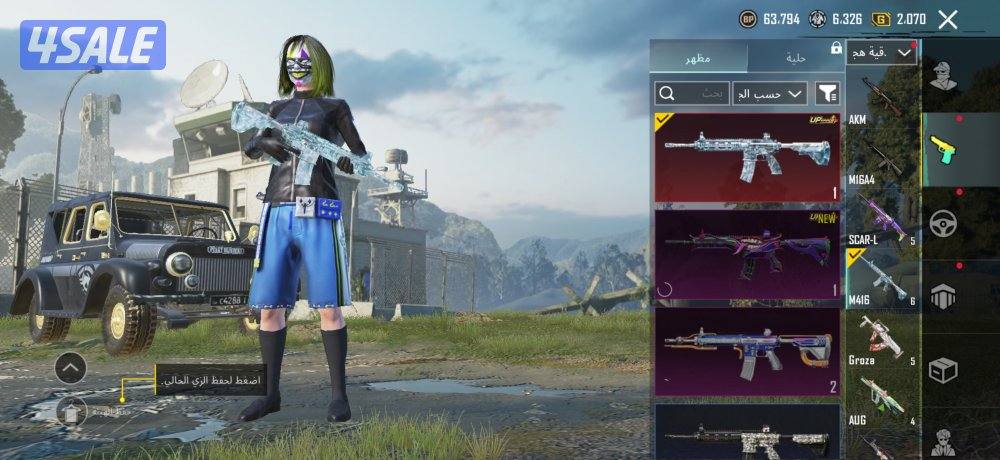The image size is (1000, 460).
Task: Pick the blue and orange M416 skin
Action: pos(746,352)
